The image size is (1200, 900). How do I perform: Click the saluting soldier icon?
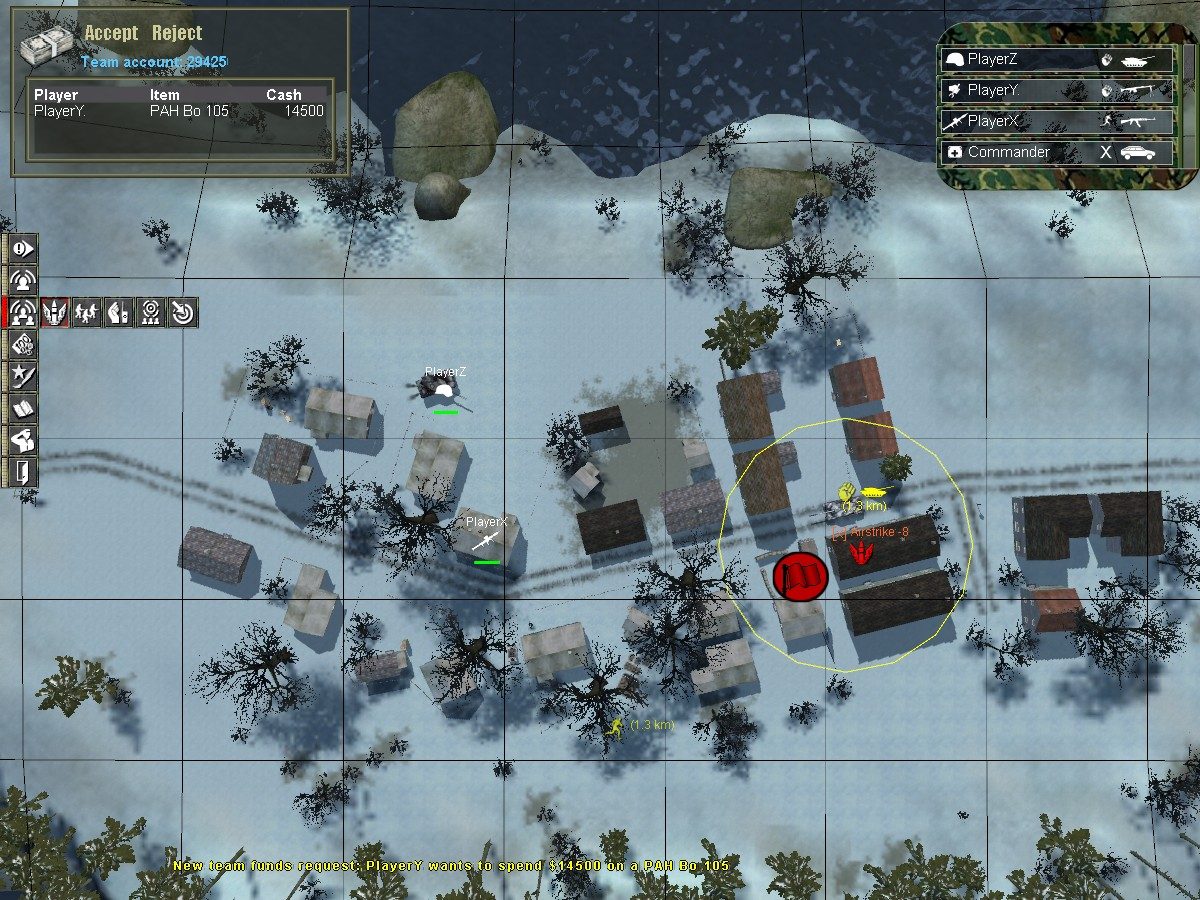[x=22, y=440]
